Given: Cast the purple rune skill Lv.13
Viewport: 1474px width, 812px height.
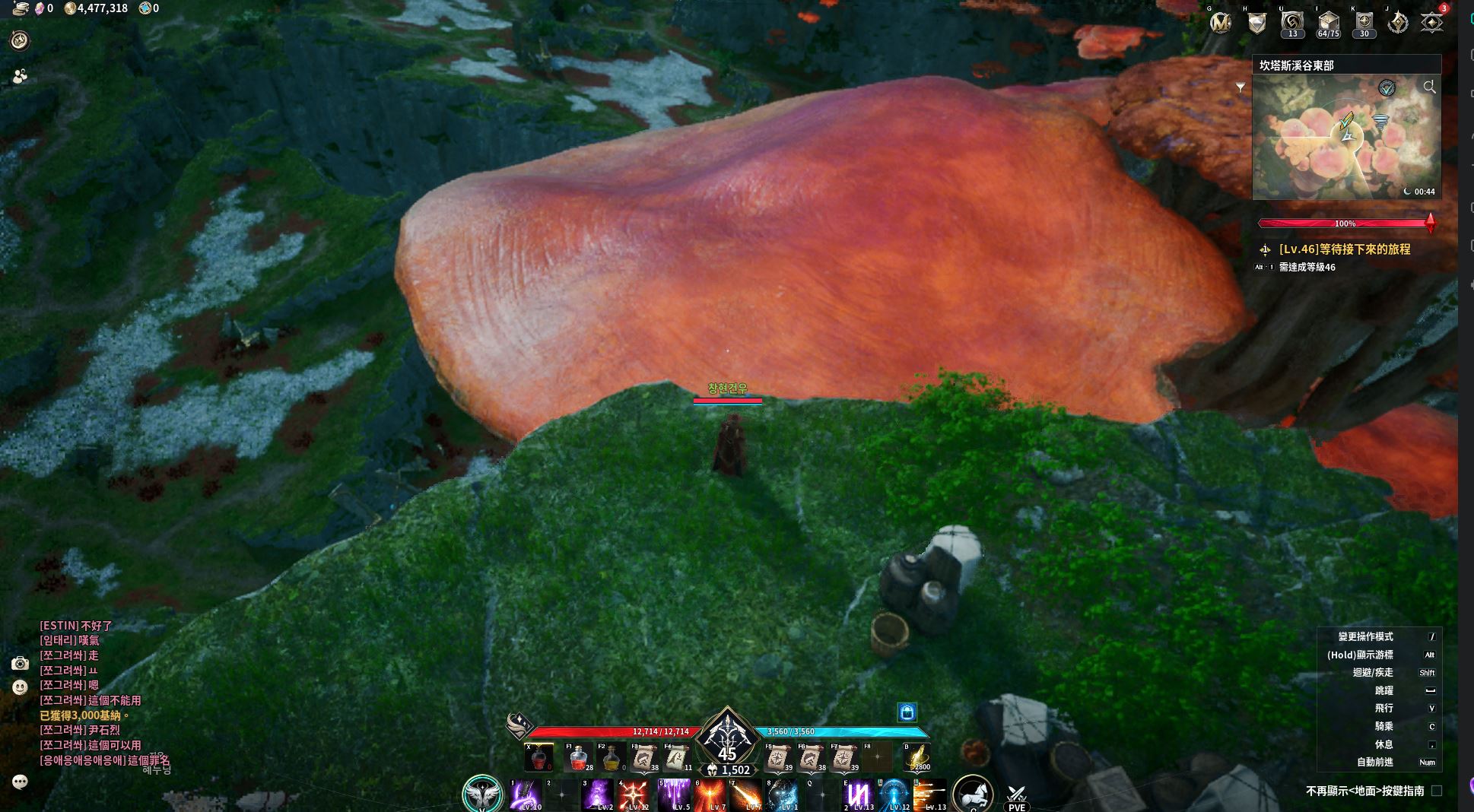Looking at the screenshot, I should point(859,795).
